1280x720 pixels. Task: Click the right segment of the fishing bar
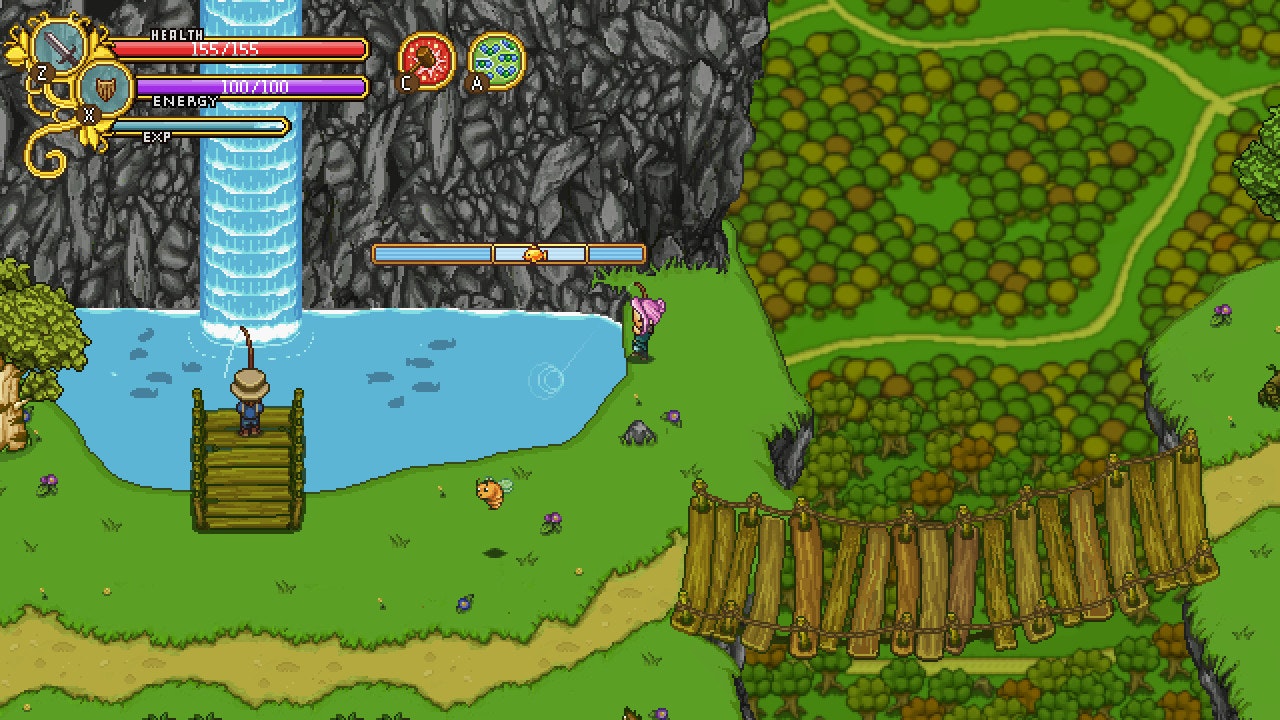[615, 254]
